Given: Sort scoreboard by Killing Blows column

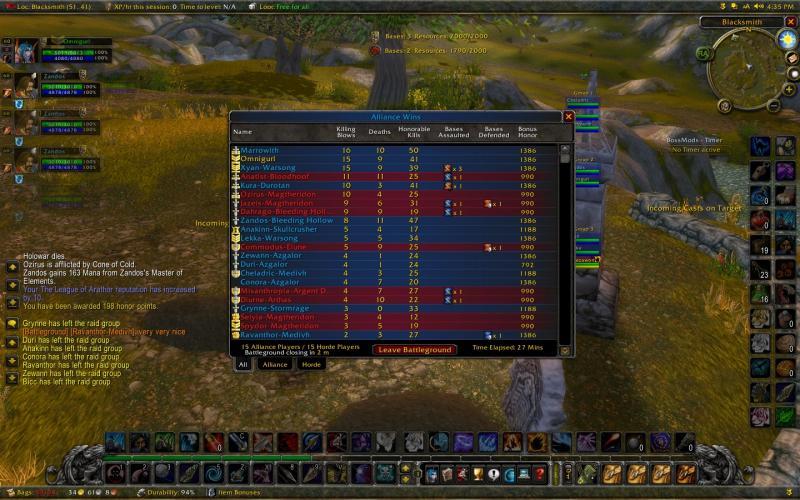Looking at the screenshot, I should (346, 131).
